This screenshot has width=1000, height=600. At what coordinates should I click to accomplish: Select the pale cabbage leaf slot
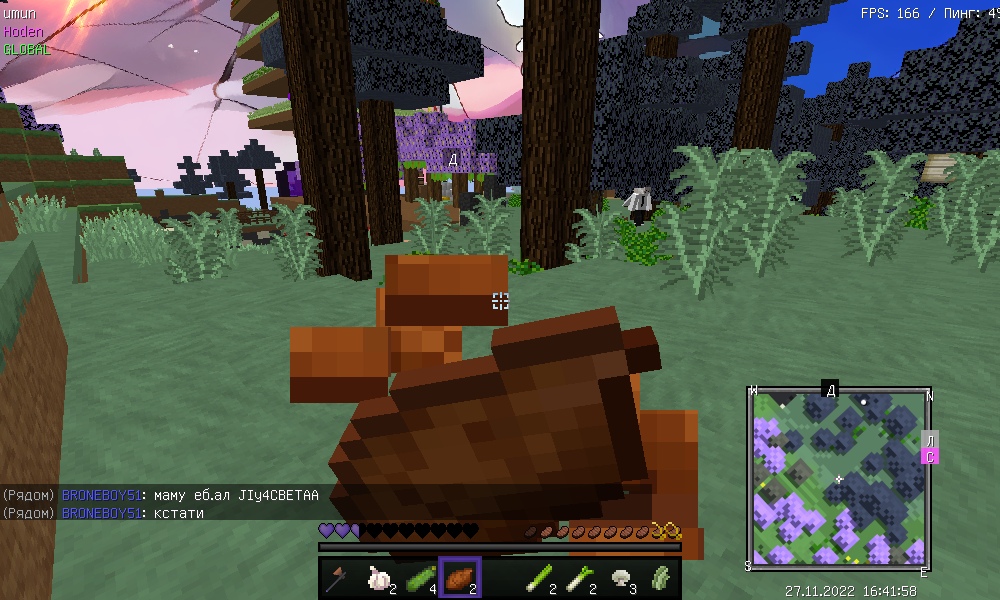660,577
